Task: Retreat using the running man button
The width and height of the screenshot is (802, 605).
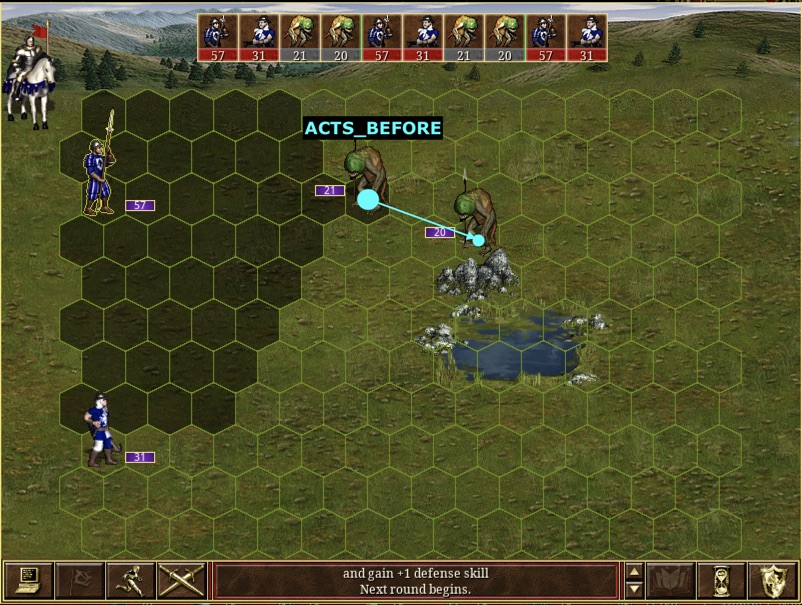Action: [130, 581]
